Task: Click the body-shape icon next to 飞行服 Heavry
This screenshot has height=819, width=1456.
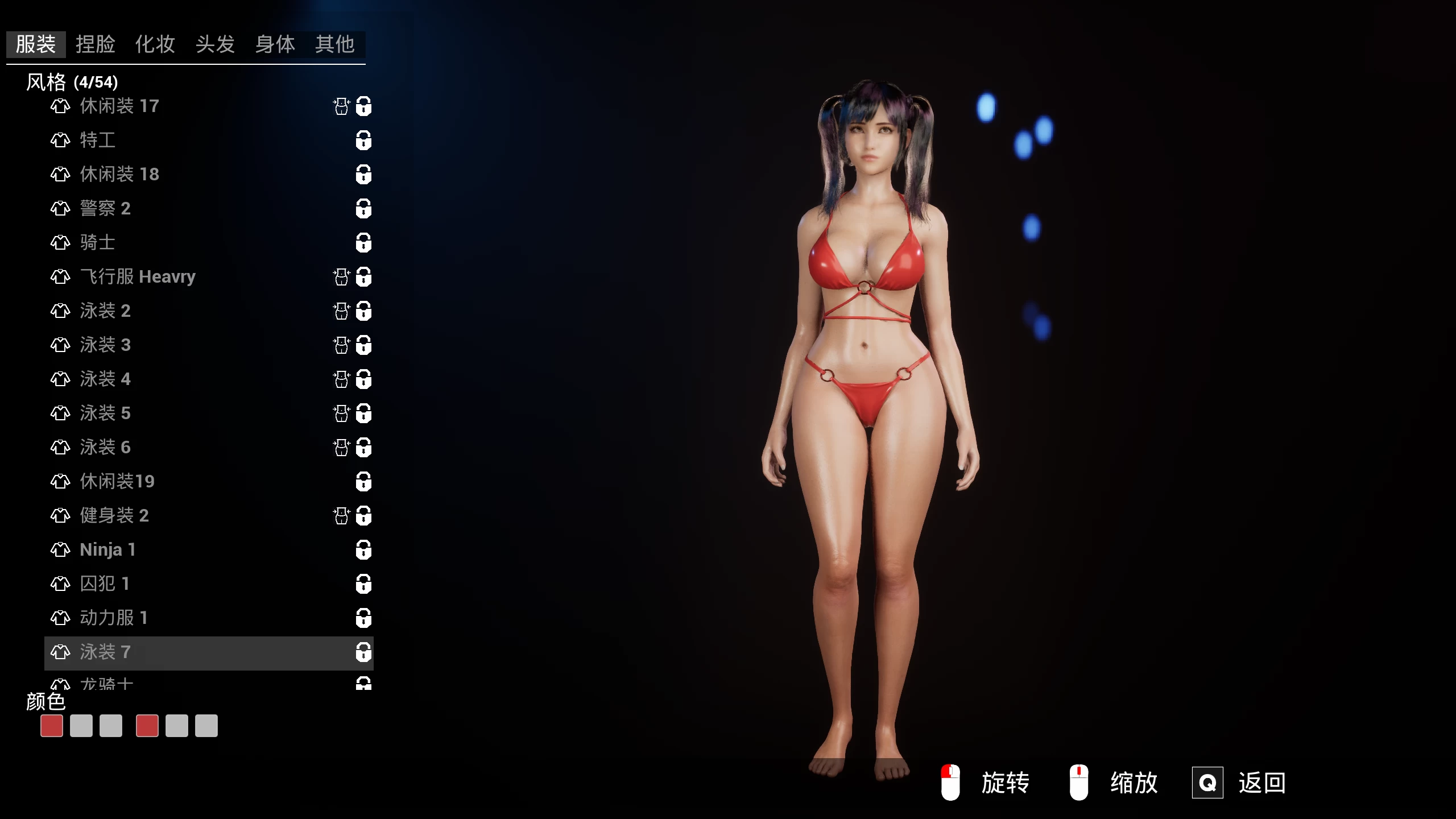Action: point(341,277)
